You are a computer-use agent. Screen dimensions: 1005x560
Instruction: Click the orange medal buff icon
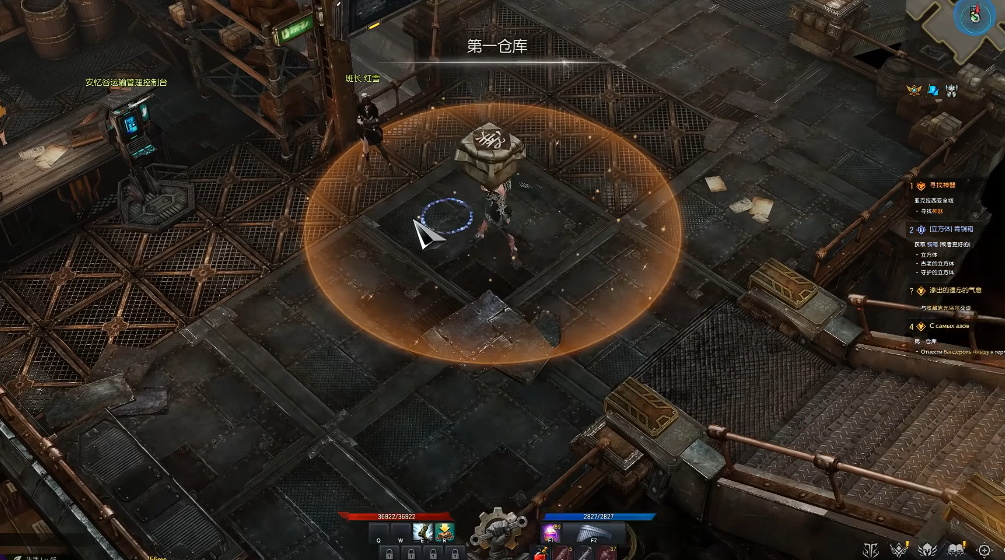[x=913, y=91]
